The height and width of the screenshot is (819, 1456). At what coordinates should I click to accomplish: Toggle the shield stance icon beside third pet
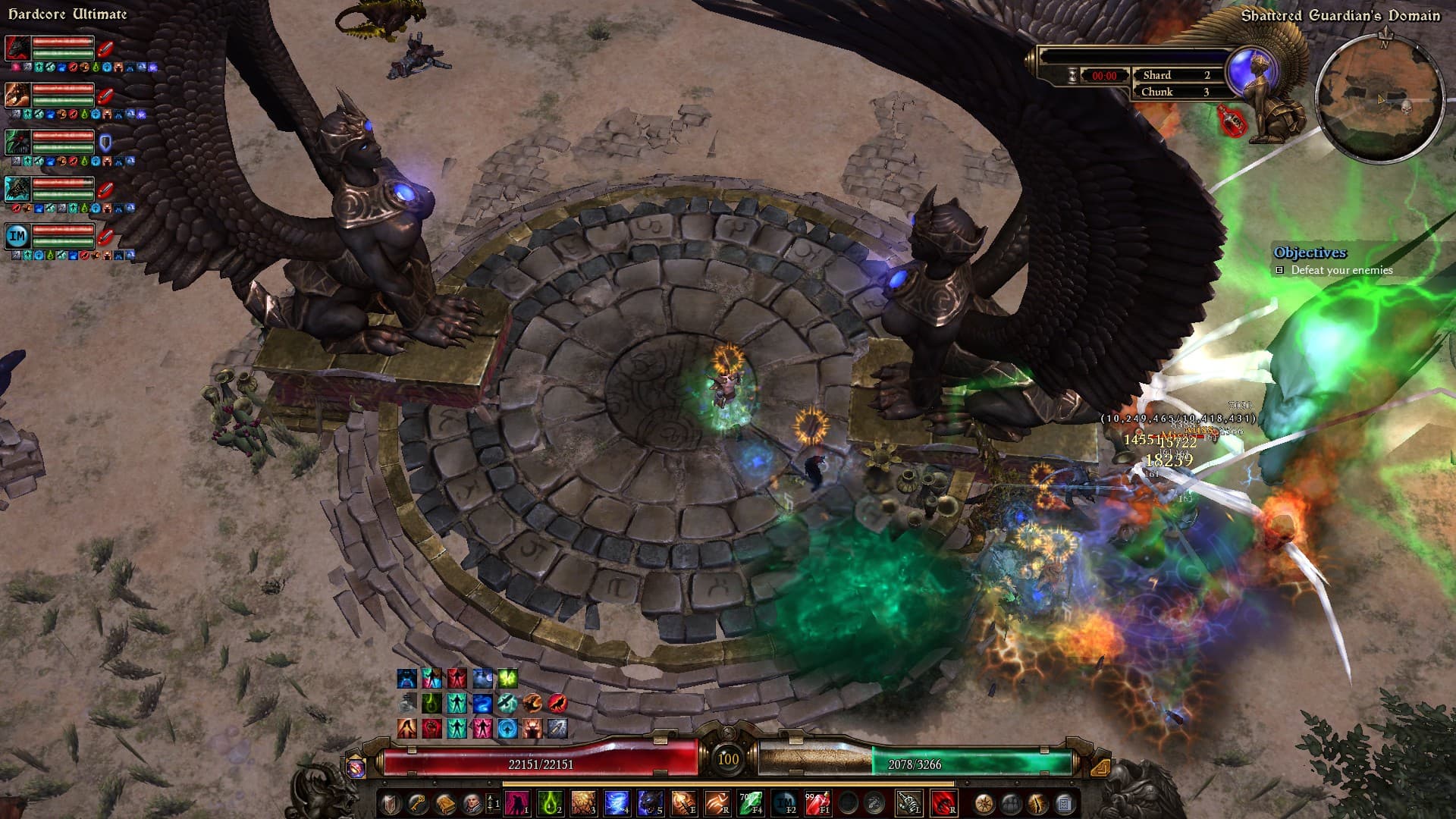105,142
